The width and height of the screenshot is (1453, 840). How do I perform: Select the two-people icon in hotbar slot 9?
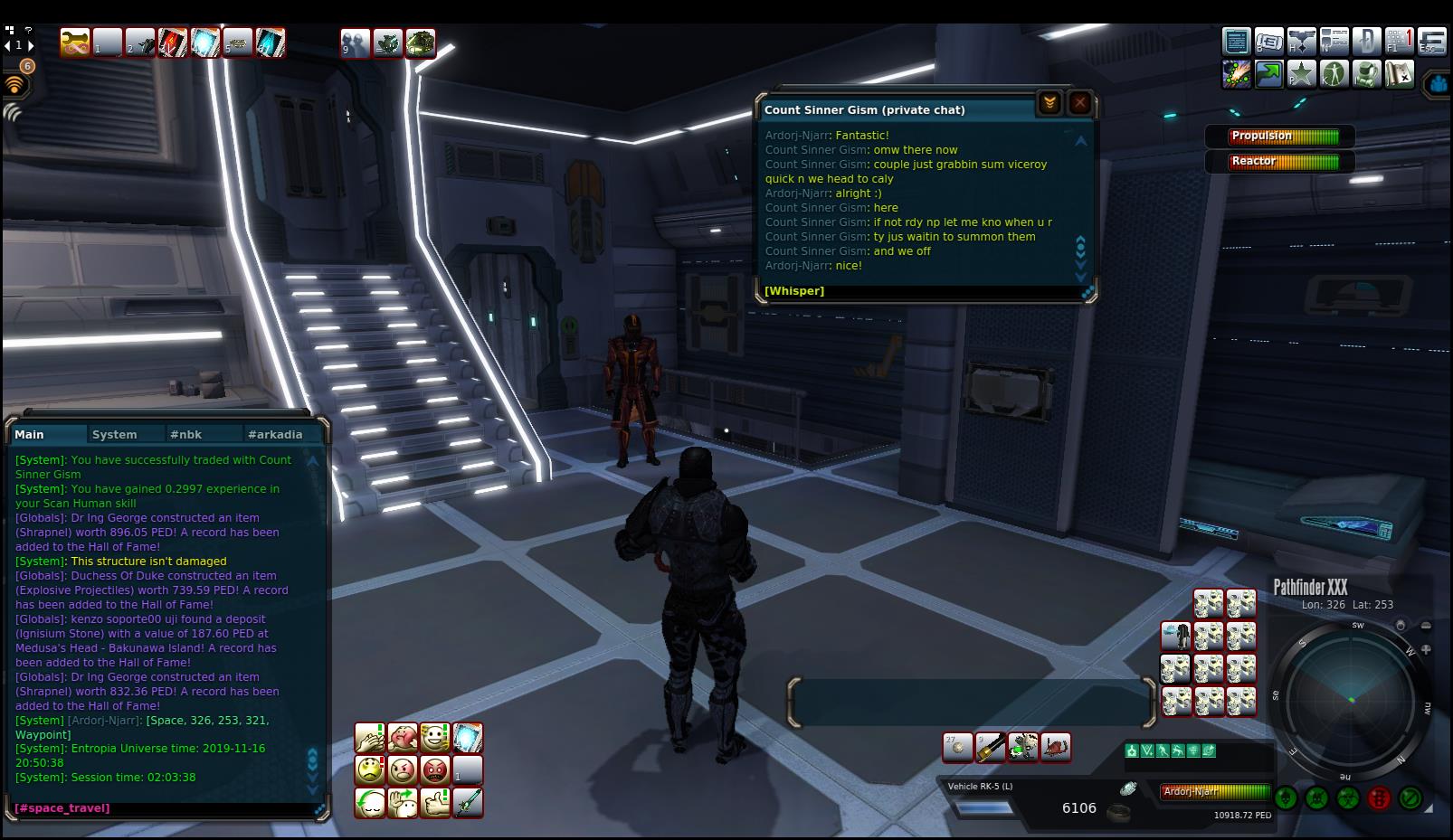(356, 42)
